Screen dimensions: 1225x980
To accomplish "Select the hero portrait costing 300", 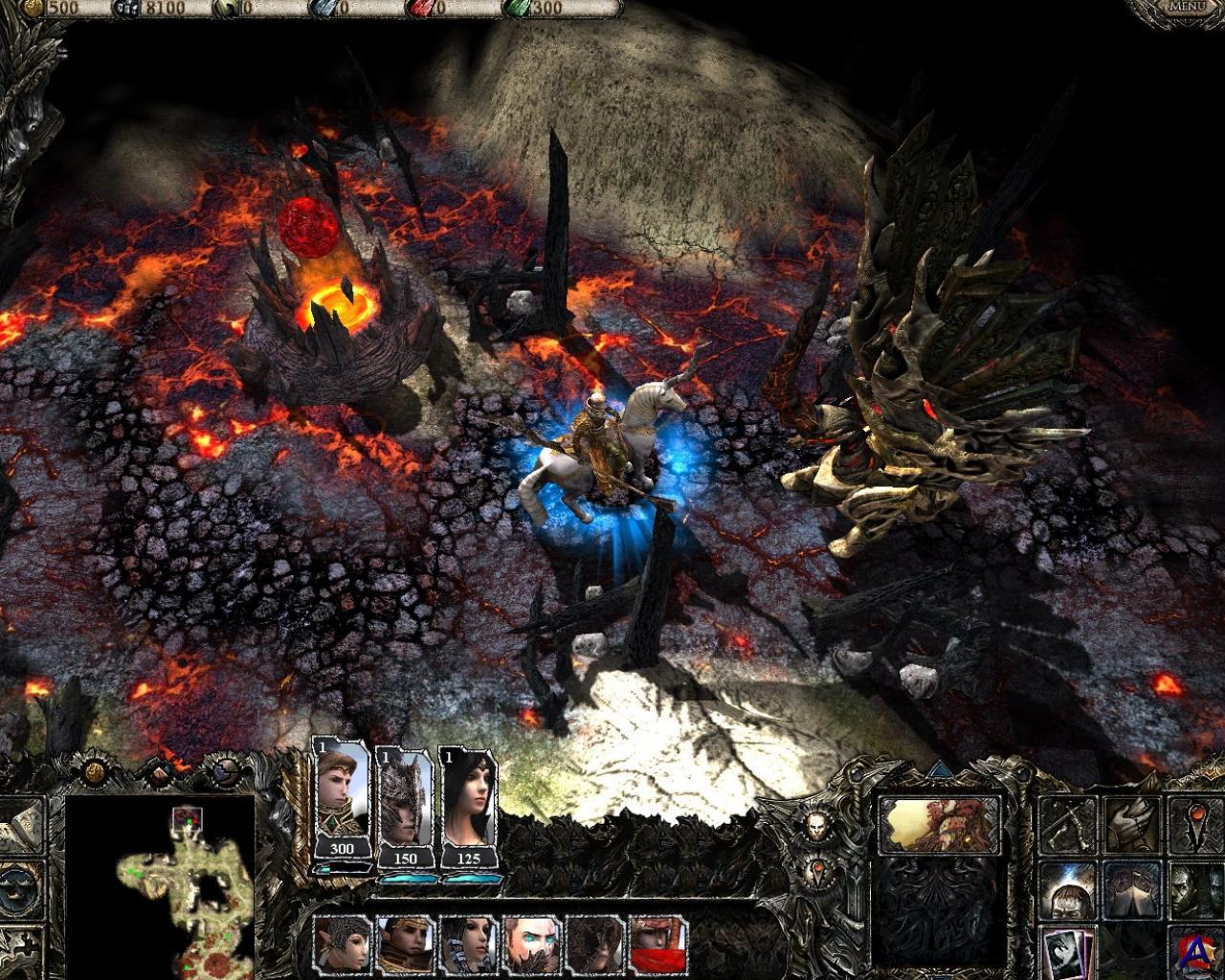I will (342, 799).
